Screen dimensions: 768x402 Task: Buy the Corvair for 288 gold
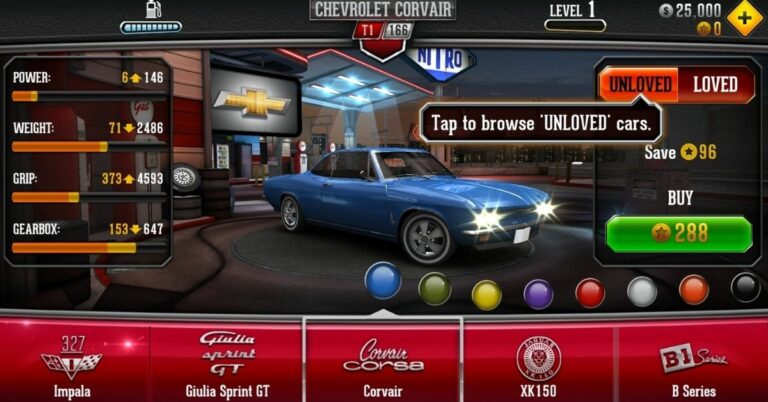tap(679, 233)
